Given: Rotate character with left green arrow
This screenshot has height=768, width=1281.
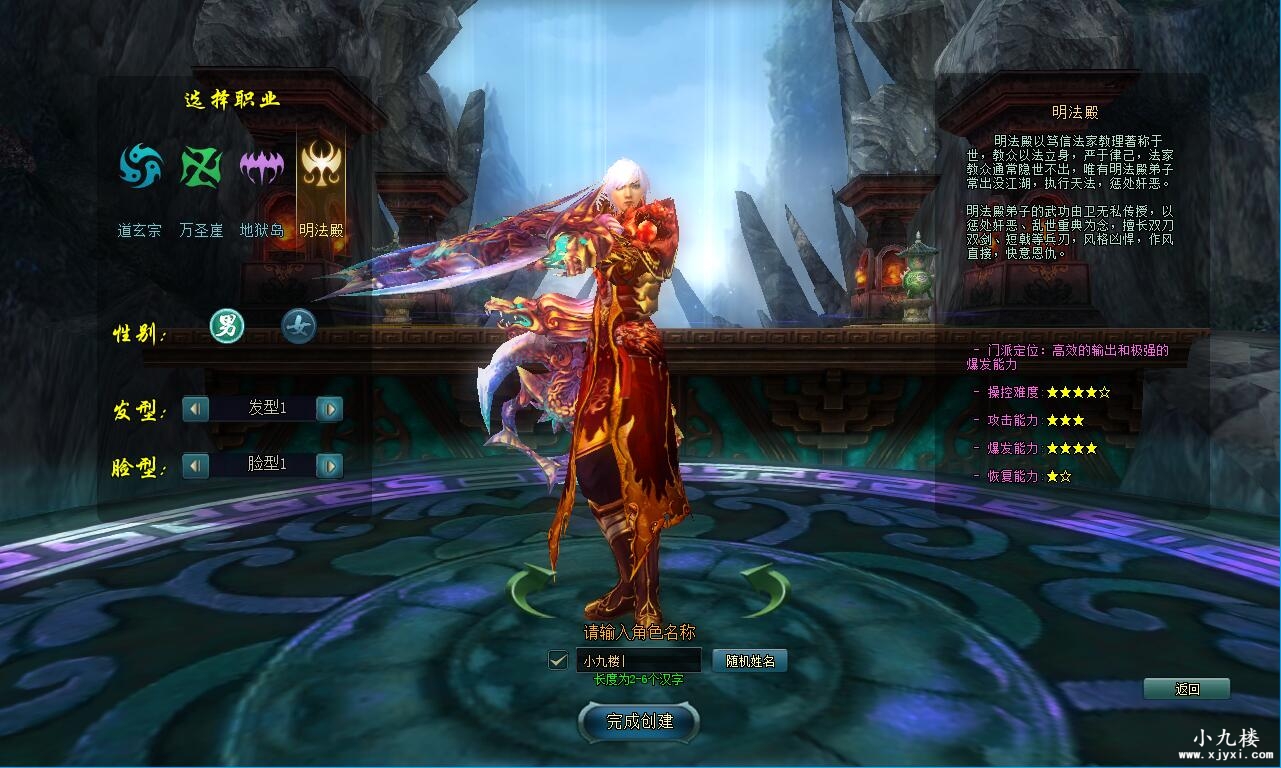Looking at the screenshot, I should coord(532,590).
